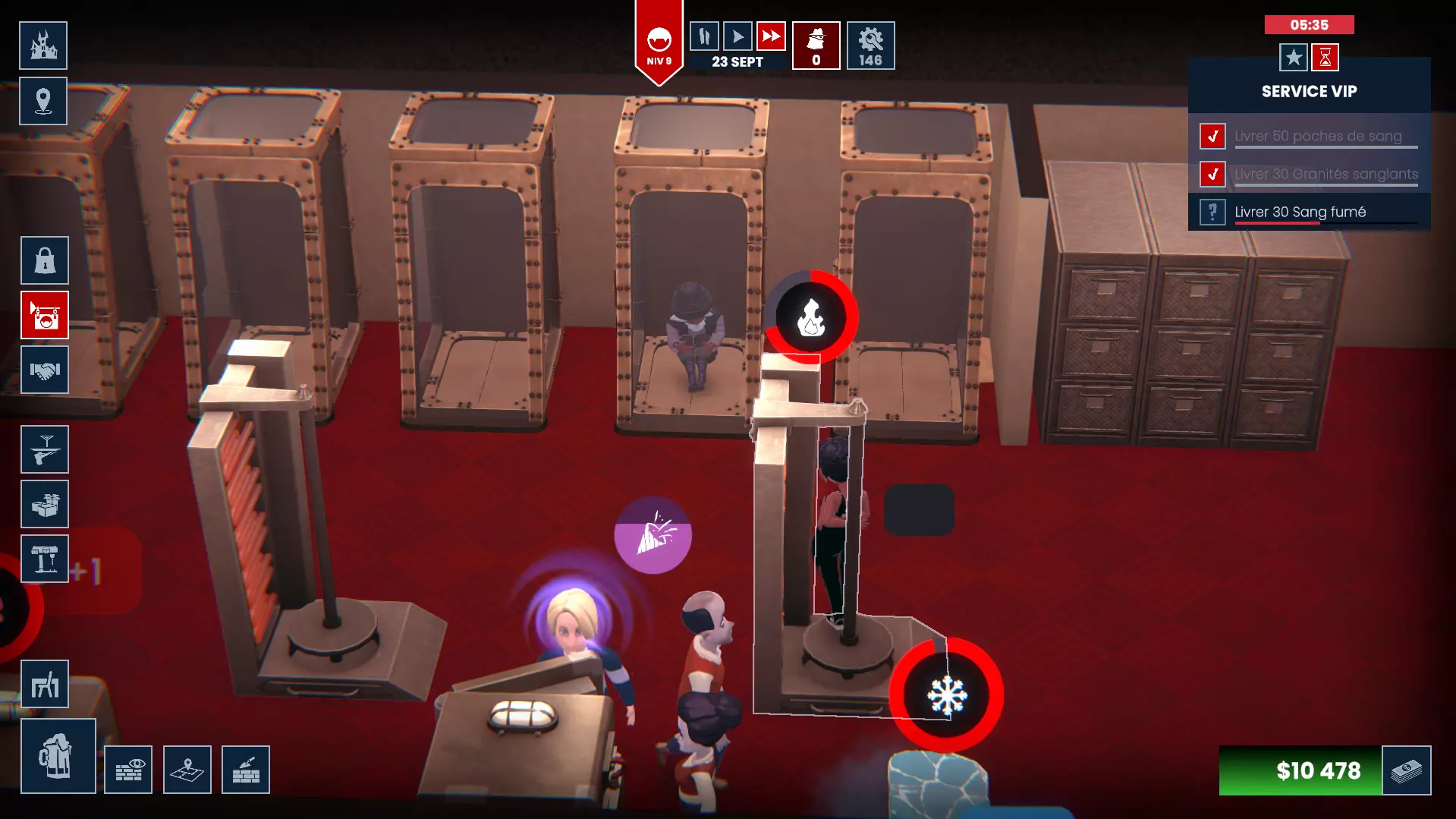Open the bar tap equipment category
Screen dimensions: 1456x819
point(45,449)
